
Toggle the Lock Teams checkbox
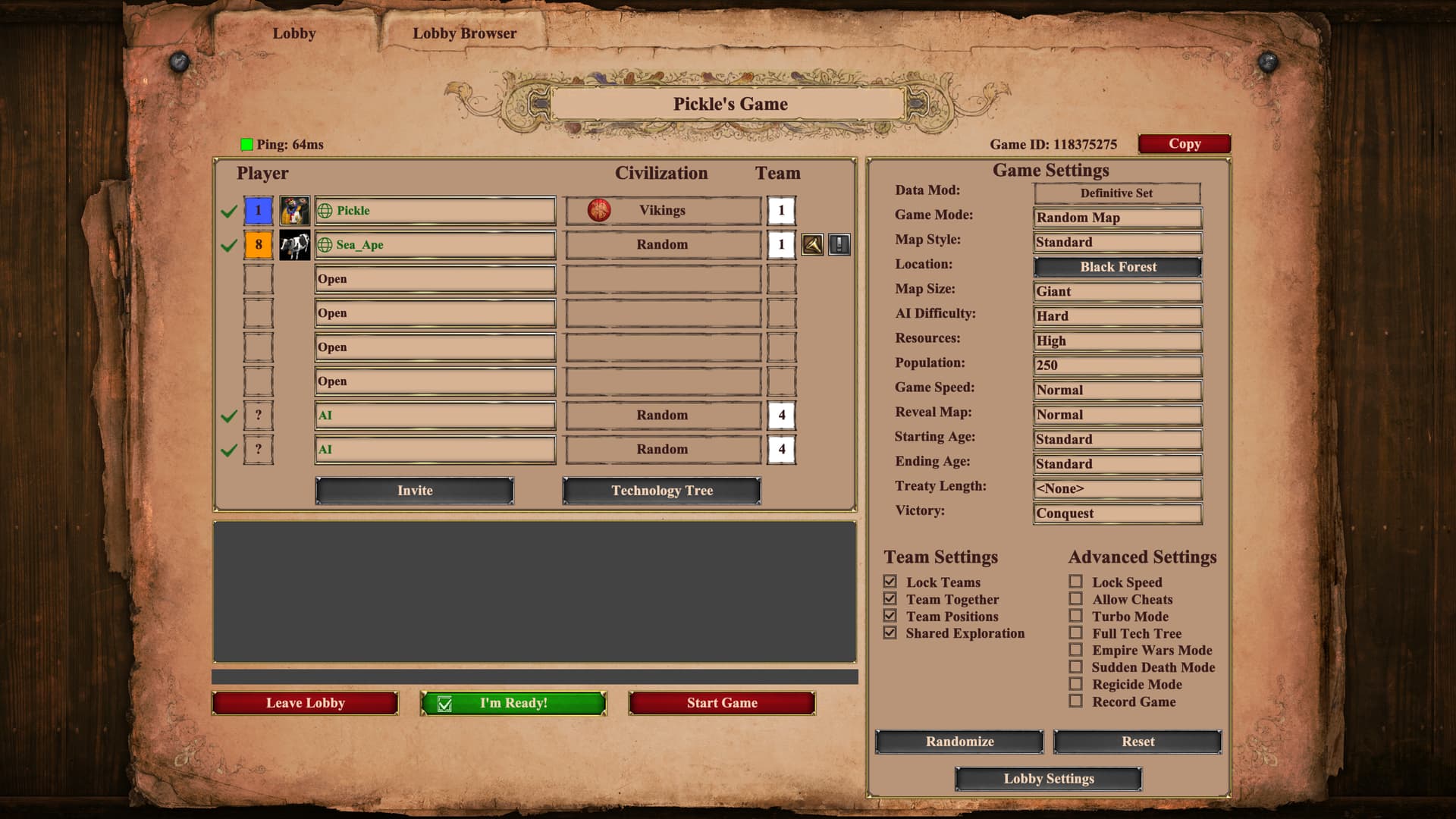pyautogui.click(x=890, y=582)
